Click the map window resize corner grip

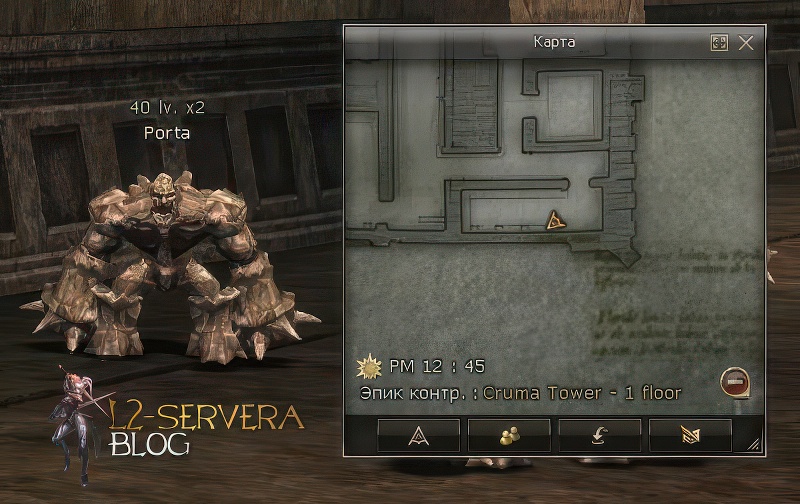coord(753,443)
